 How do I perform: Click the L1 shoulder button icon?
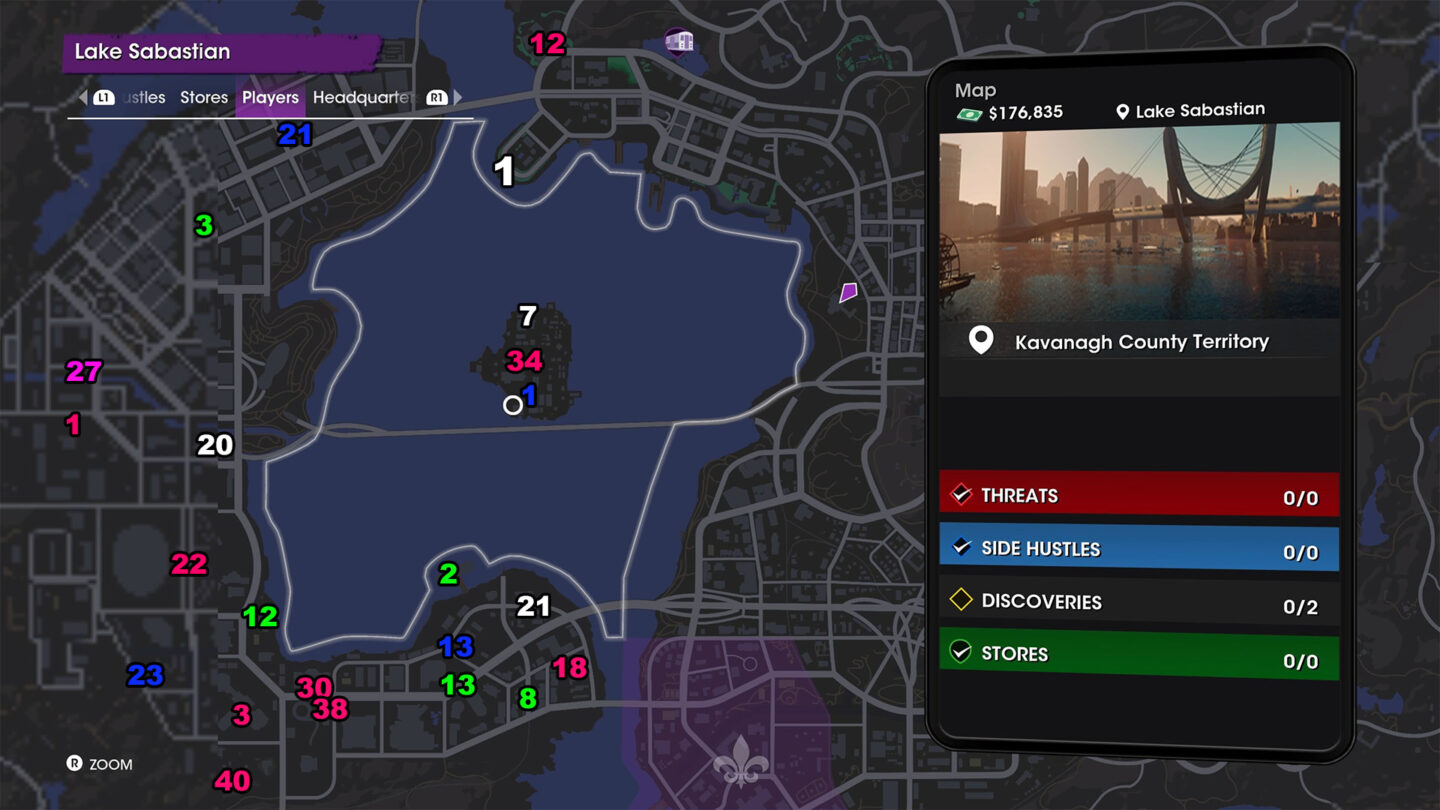[x=103, y=97]
